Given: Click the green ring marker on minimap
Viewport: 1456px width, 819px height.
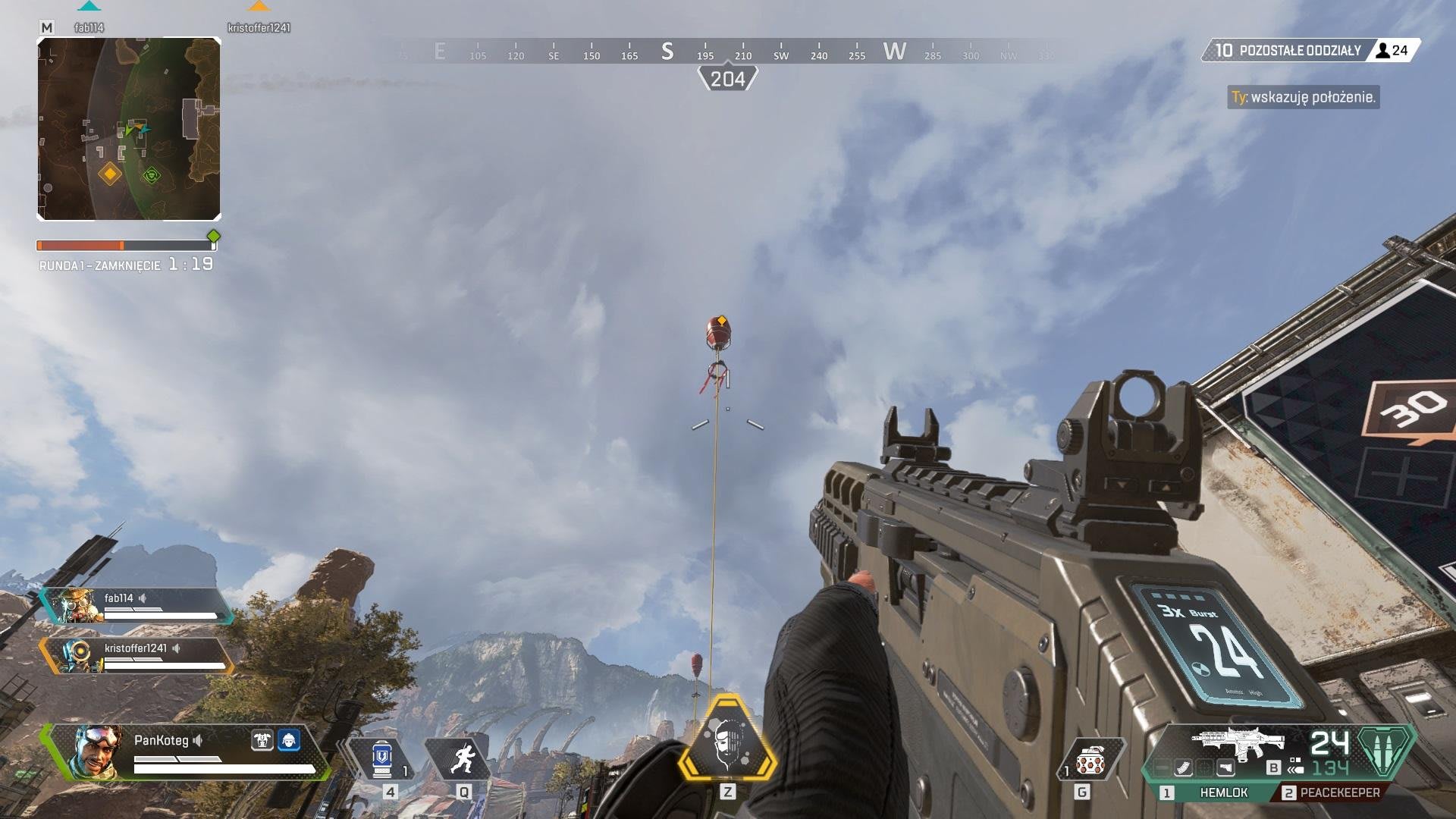Looking at the screenshot, I should [x=152, y=176].
